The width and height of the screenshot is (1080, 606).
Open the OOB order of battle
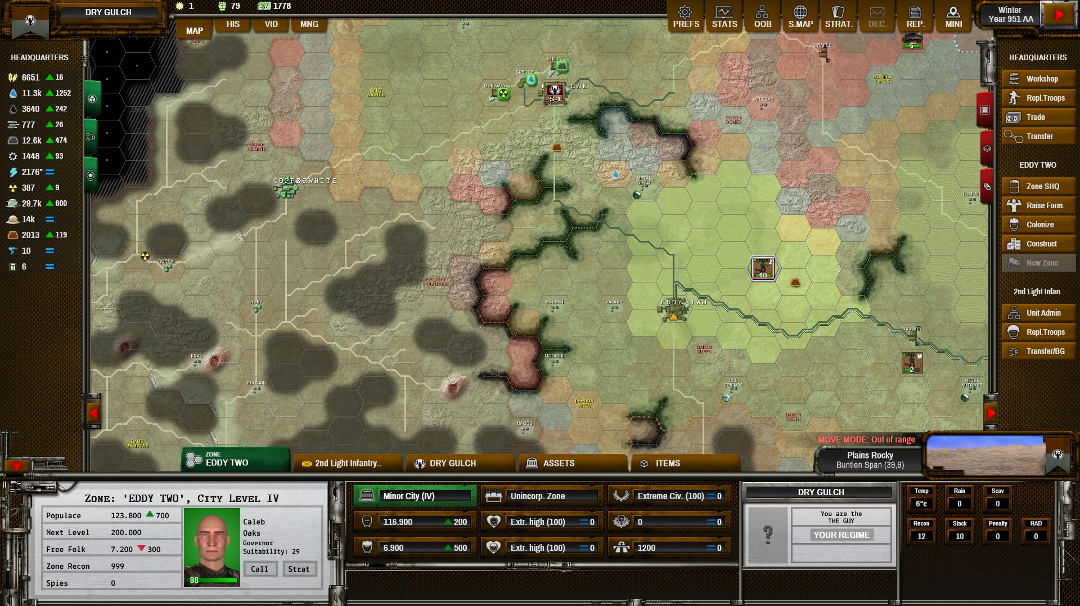click(x=762, y=16)
